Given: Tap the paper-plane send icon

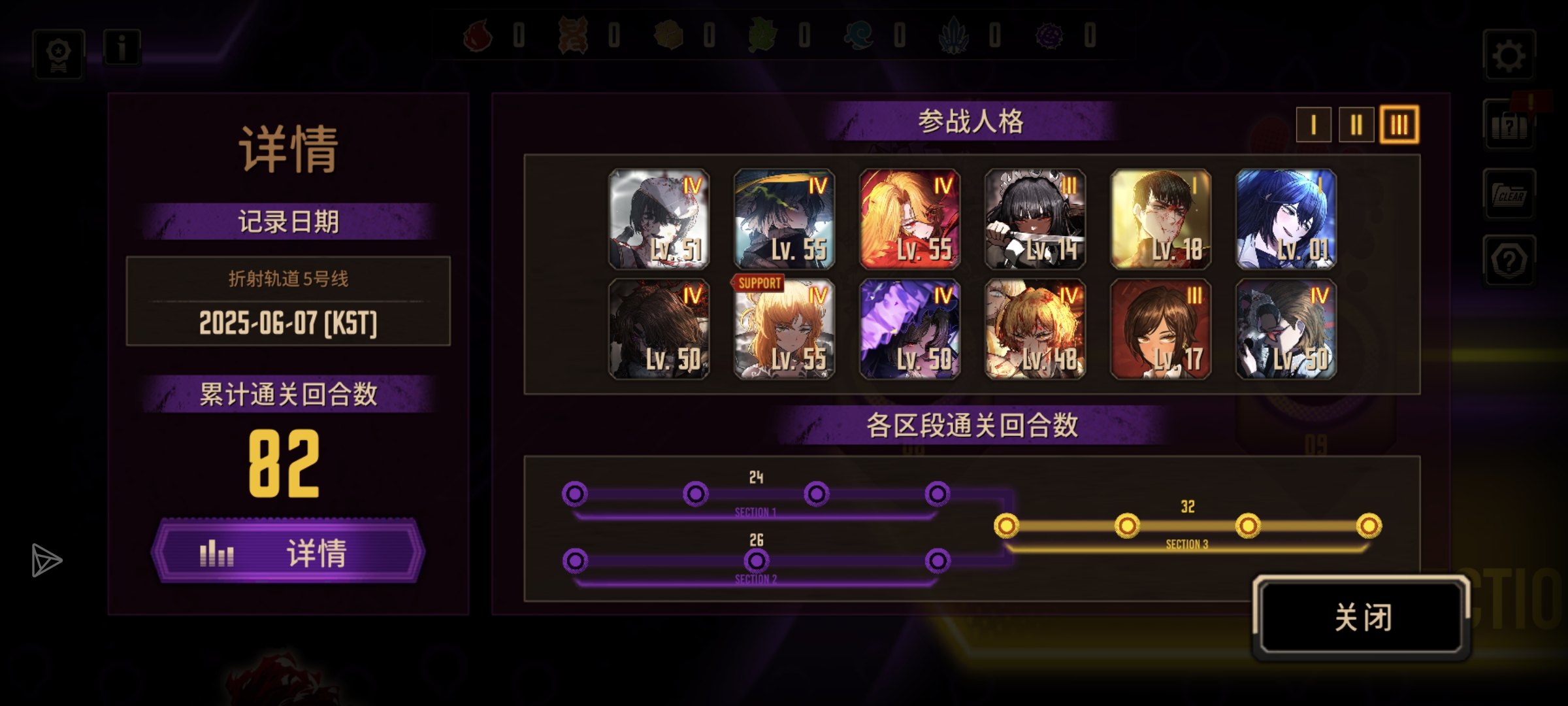Looking at the screenshot, I should (46, 560).
